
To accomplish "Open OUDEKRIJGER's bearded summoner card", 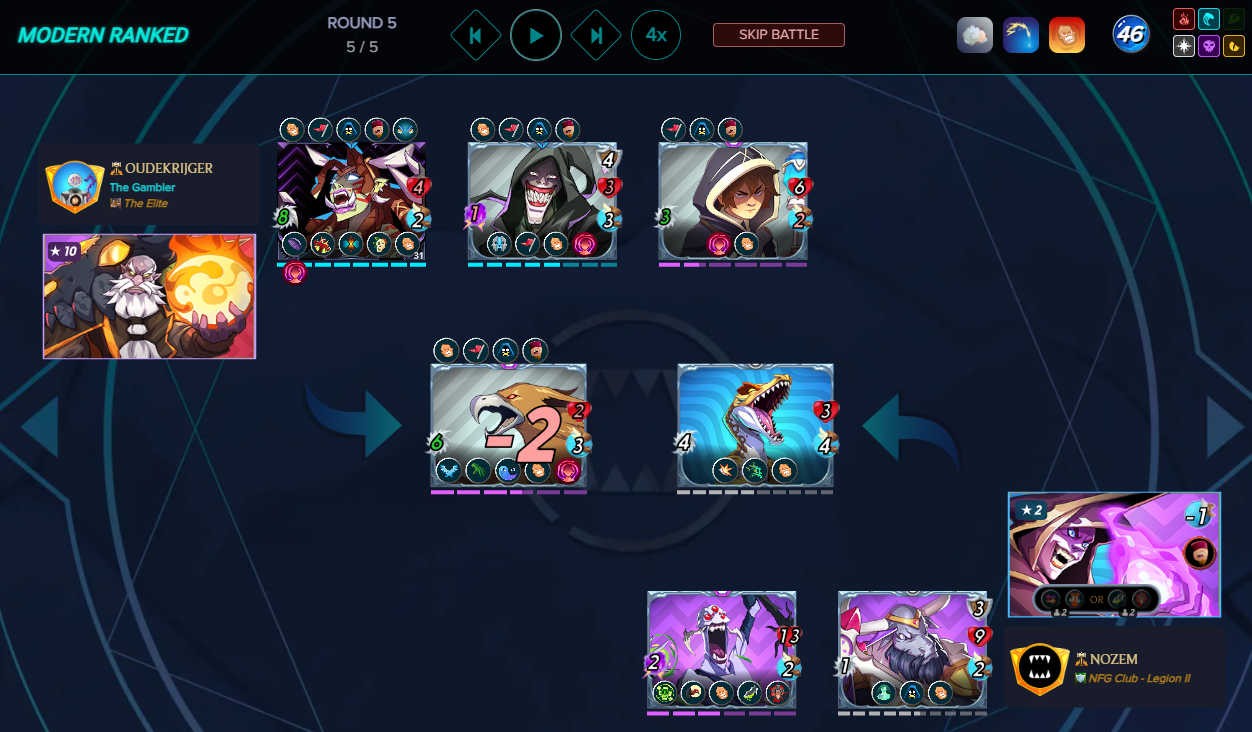I will pyautogui.click(x=149, y=296).
